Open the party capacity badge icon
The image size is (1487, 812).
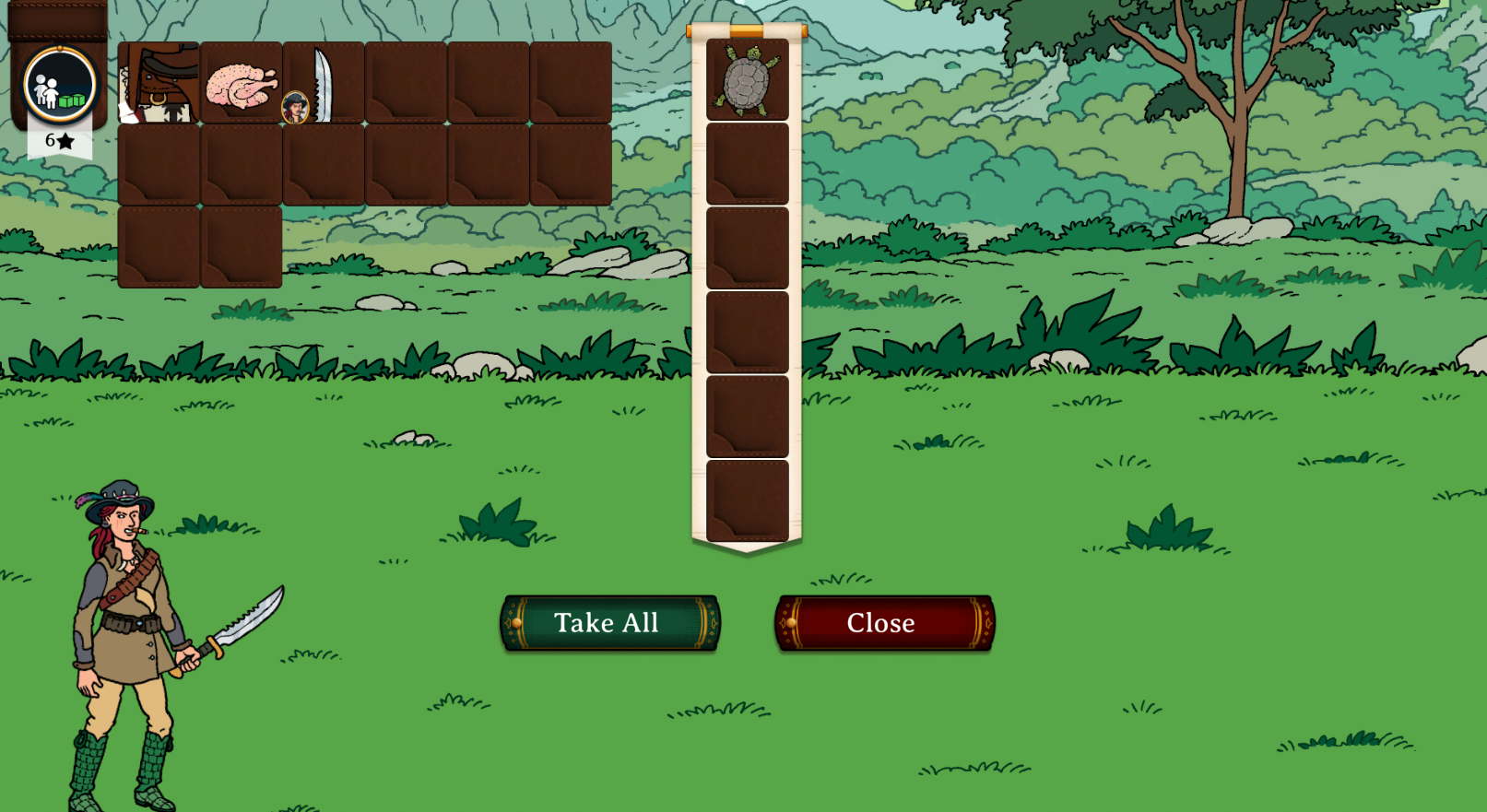point(60,86)
